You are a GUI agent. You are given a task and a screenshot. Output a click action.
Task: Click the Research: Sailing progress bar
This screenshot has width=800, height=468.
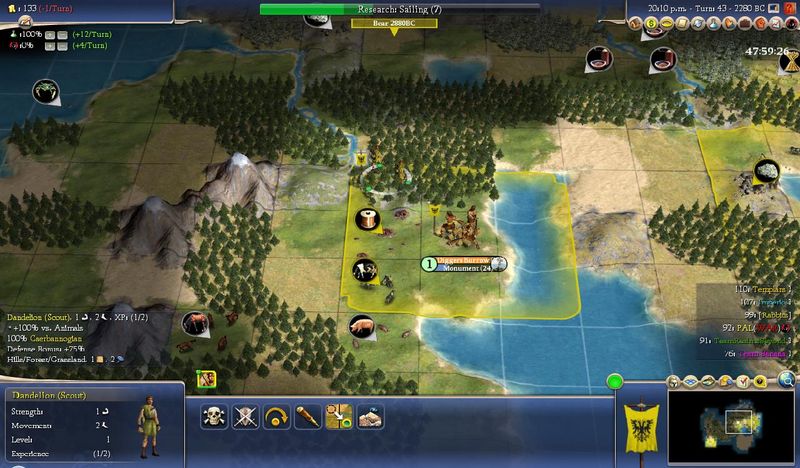pos(395,9)
